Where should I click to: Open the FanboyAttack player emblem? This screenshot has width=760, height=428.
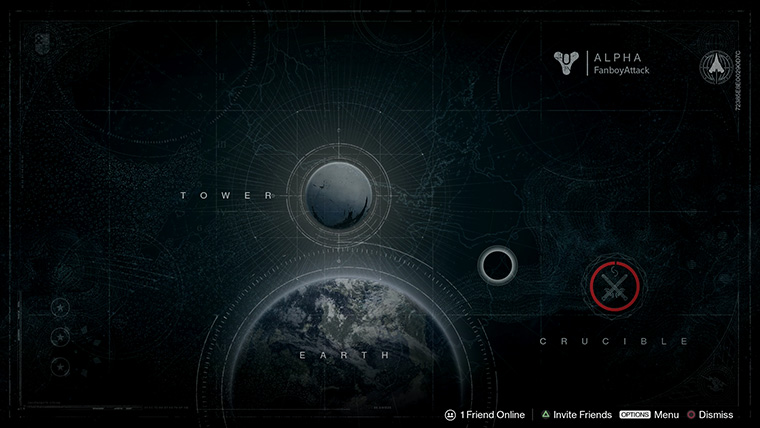pyautogui.click(x=567, y=63)
